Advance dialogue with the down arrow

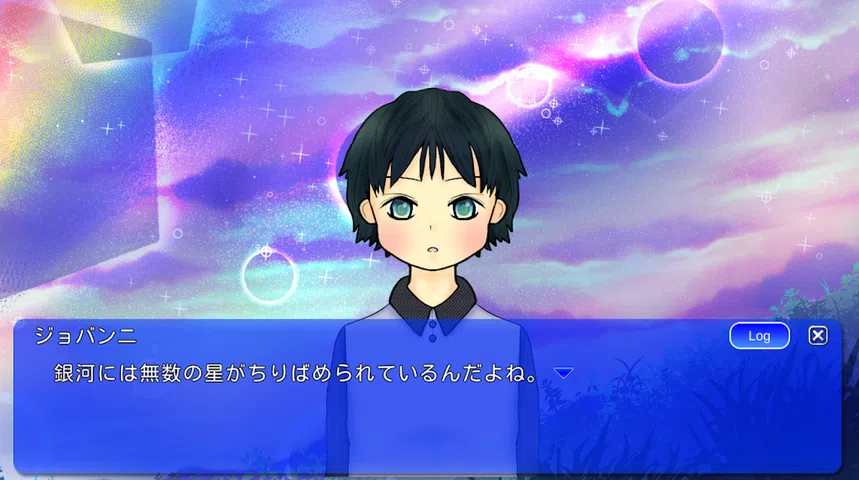[x=564, y=373]
